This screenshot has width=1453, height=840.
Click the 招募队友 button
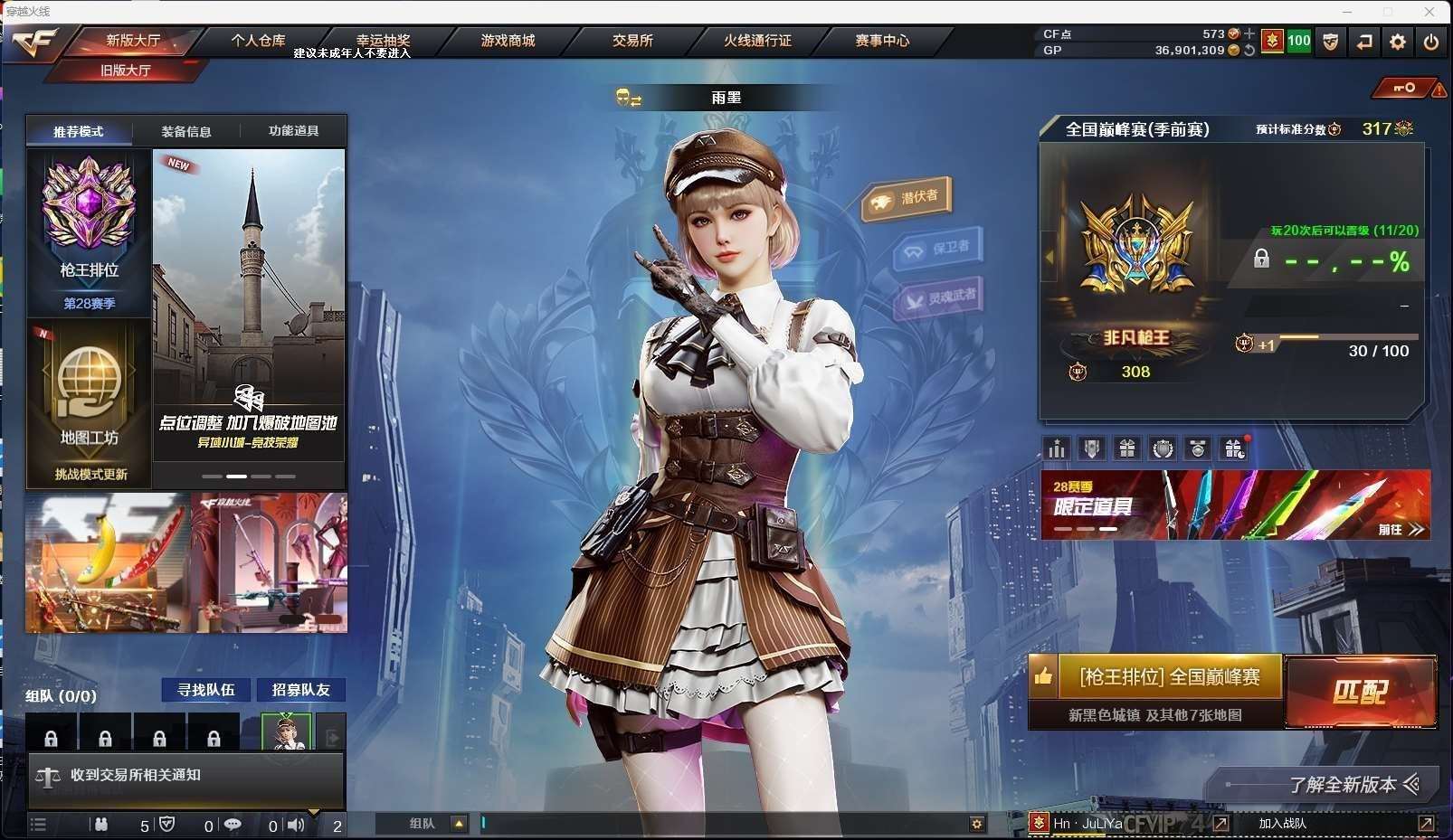point(301,690)
